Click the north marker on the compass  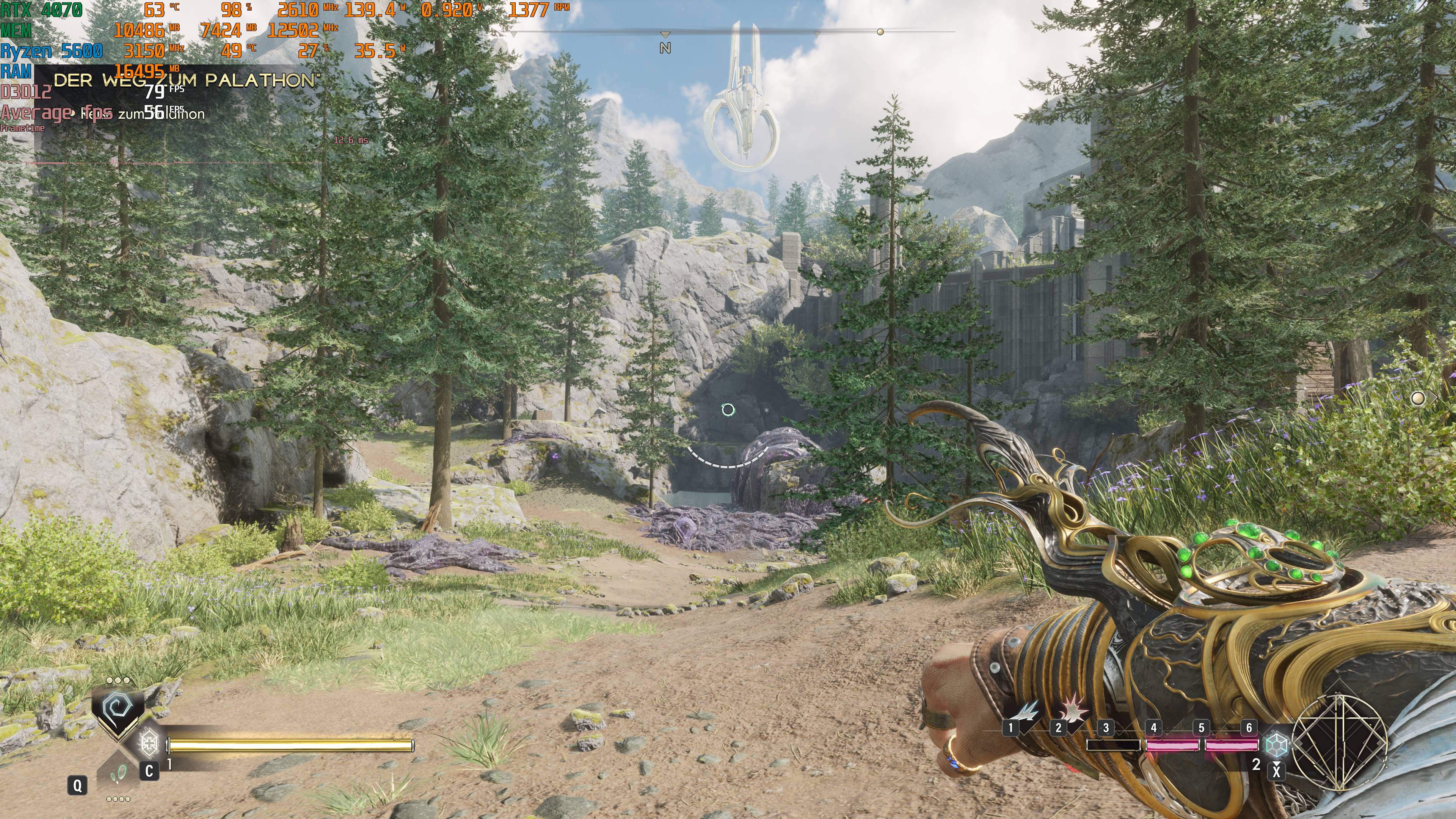[x=665, y=48]
